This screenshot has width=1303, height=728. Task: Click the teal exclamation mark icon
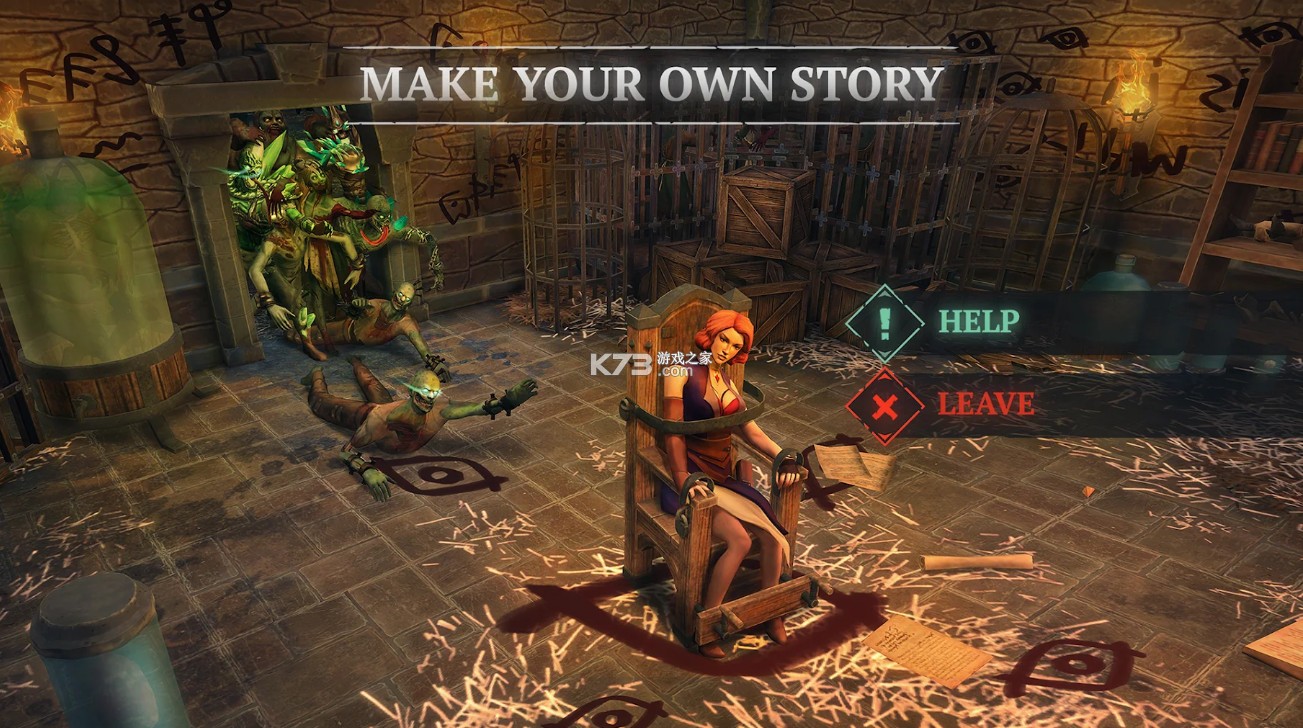(884, 323)
